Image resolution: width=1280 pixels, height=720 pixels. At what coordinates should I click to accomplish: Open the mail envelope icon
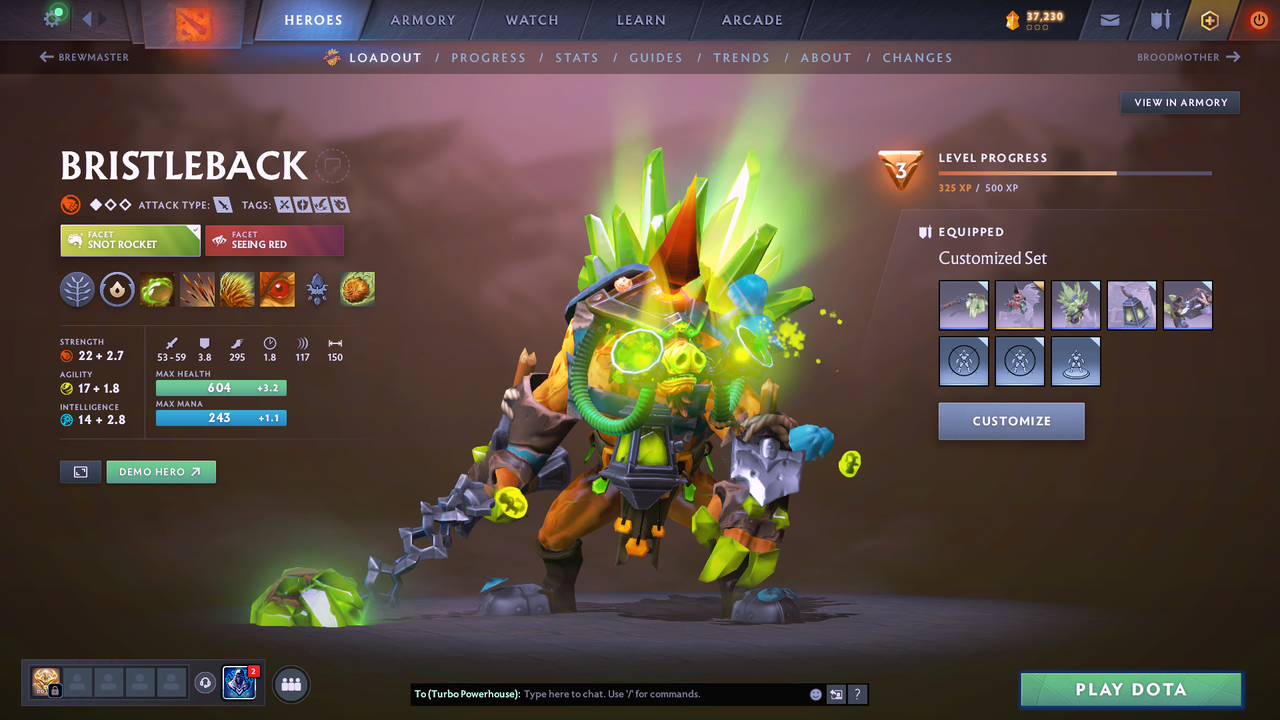[1109, 20]
